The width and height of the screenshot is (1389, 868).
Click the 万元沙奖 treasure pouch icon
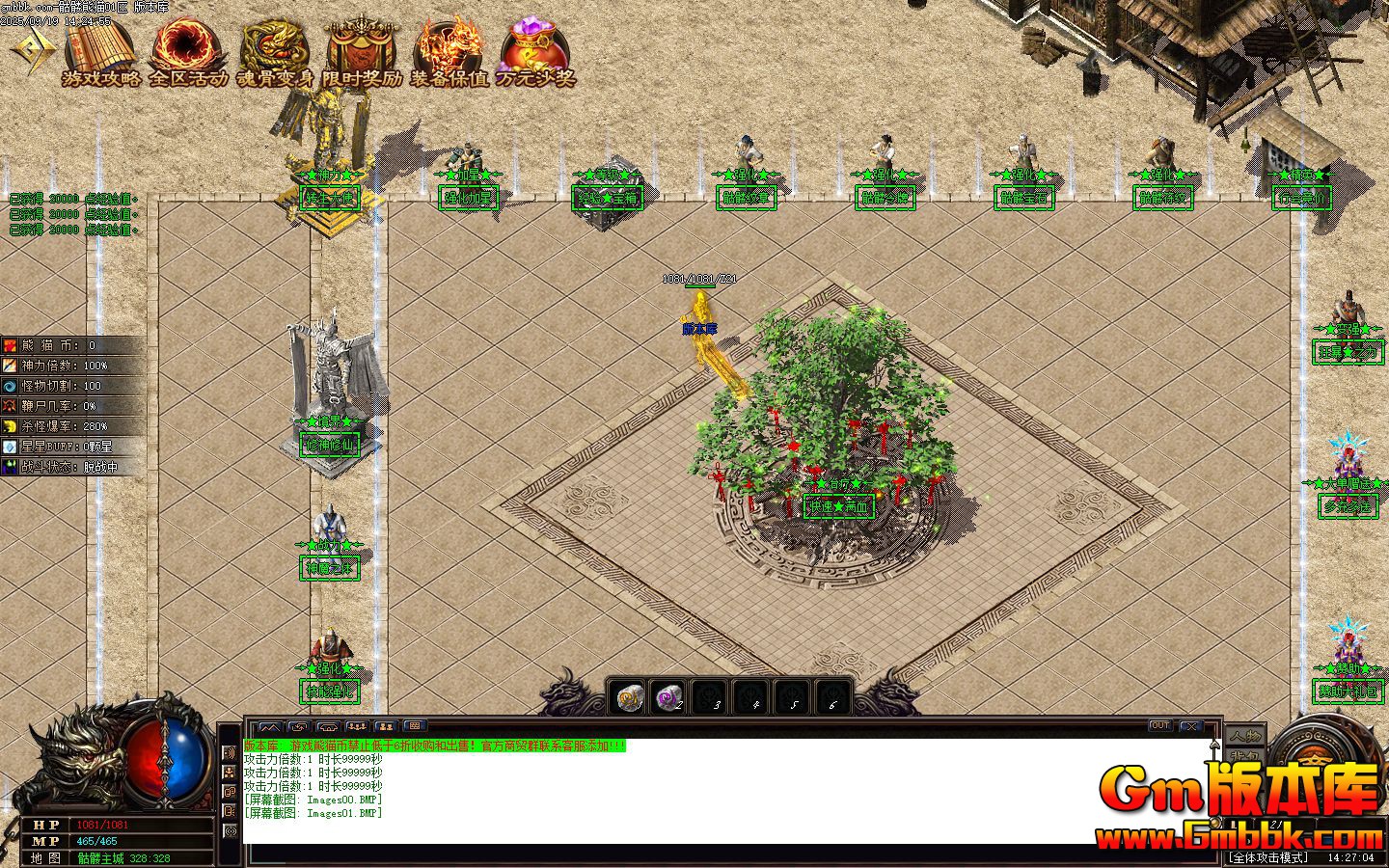click(x=531, y=43)
